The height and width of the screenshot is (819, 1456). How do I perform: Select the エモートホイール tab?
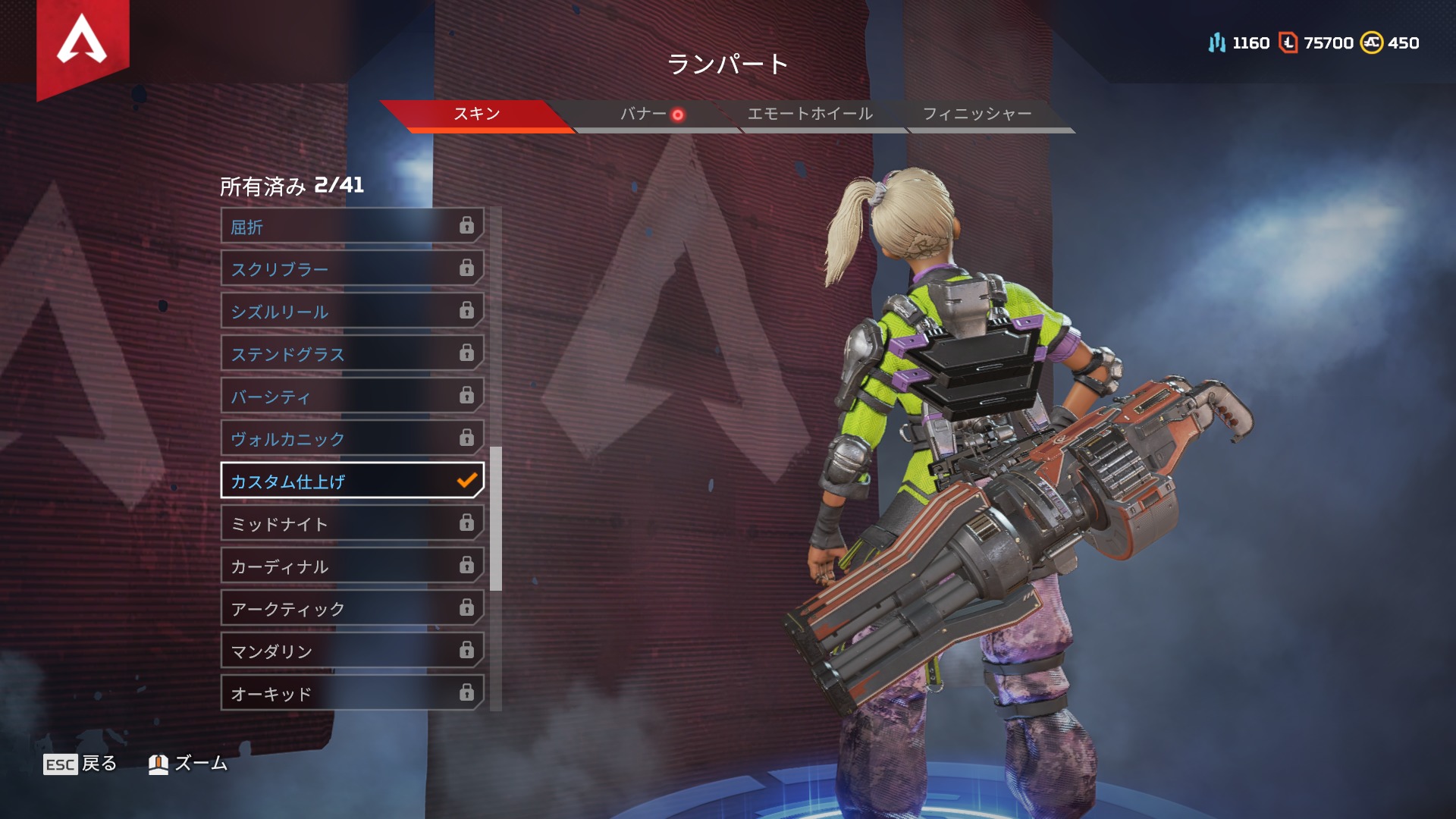click(810, 114)
